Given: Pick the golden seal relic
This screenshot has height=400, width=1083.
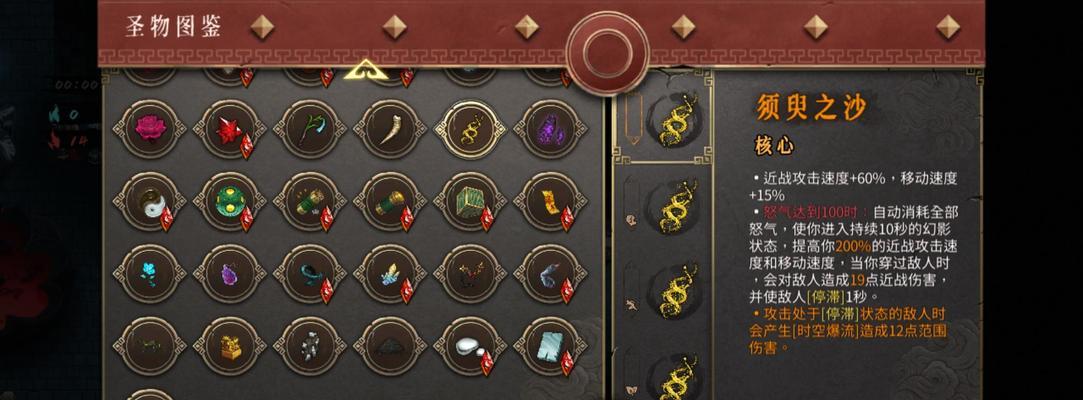Looking at the screenshot, I should [230, 346].
